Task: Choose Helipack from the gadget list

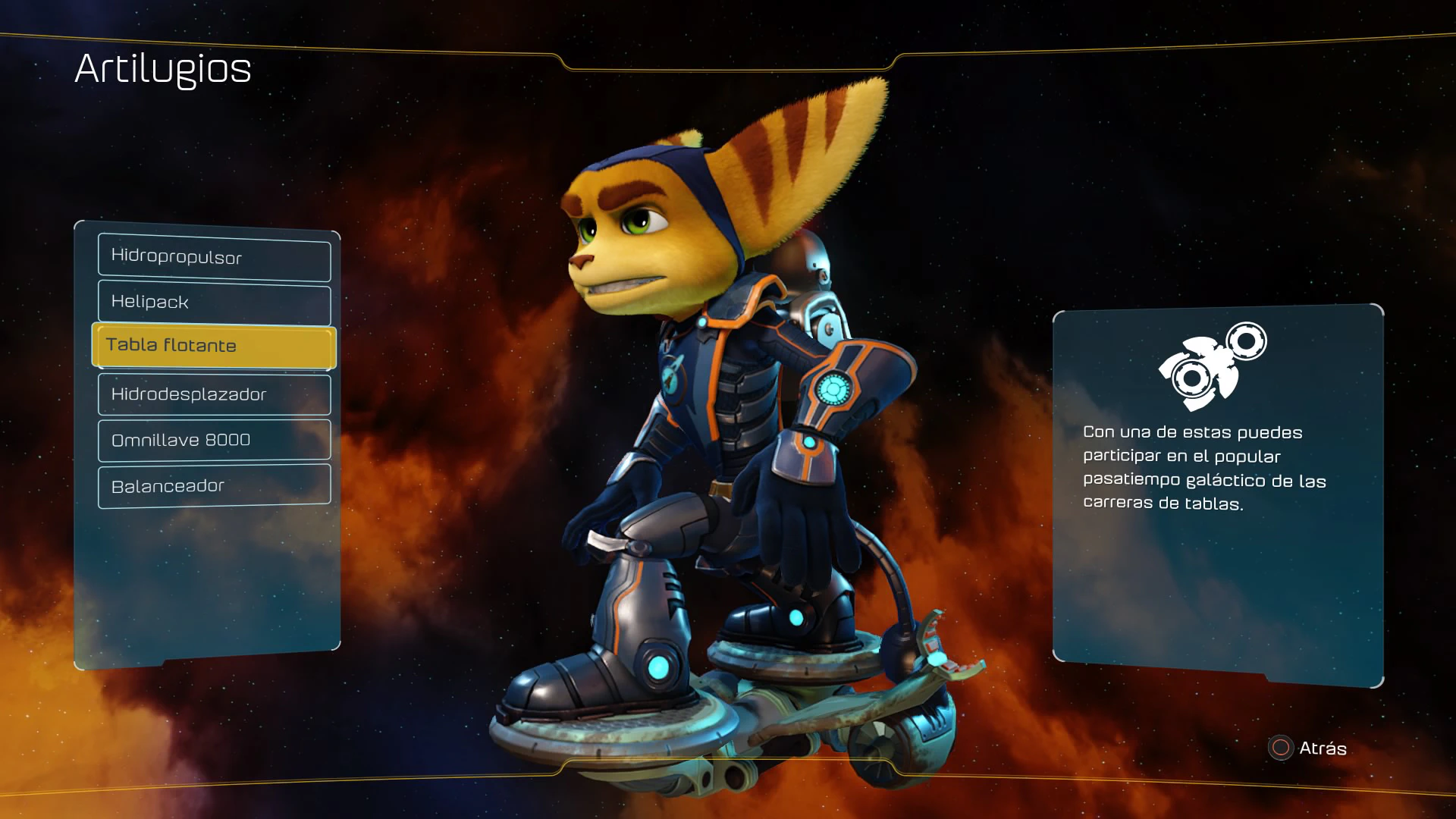Action: (x=214, y=303)
